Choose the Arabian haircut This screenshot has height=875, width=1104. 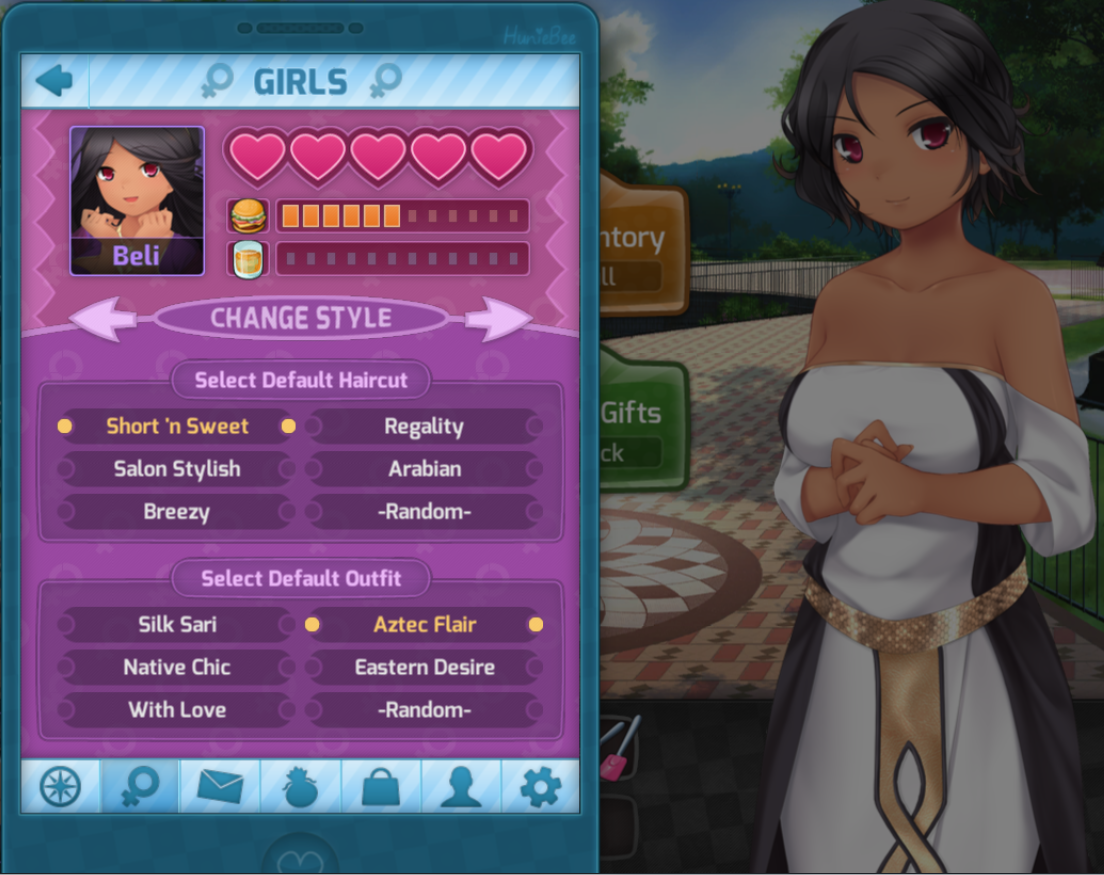click(x=424, y=469)
